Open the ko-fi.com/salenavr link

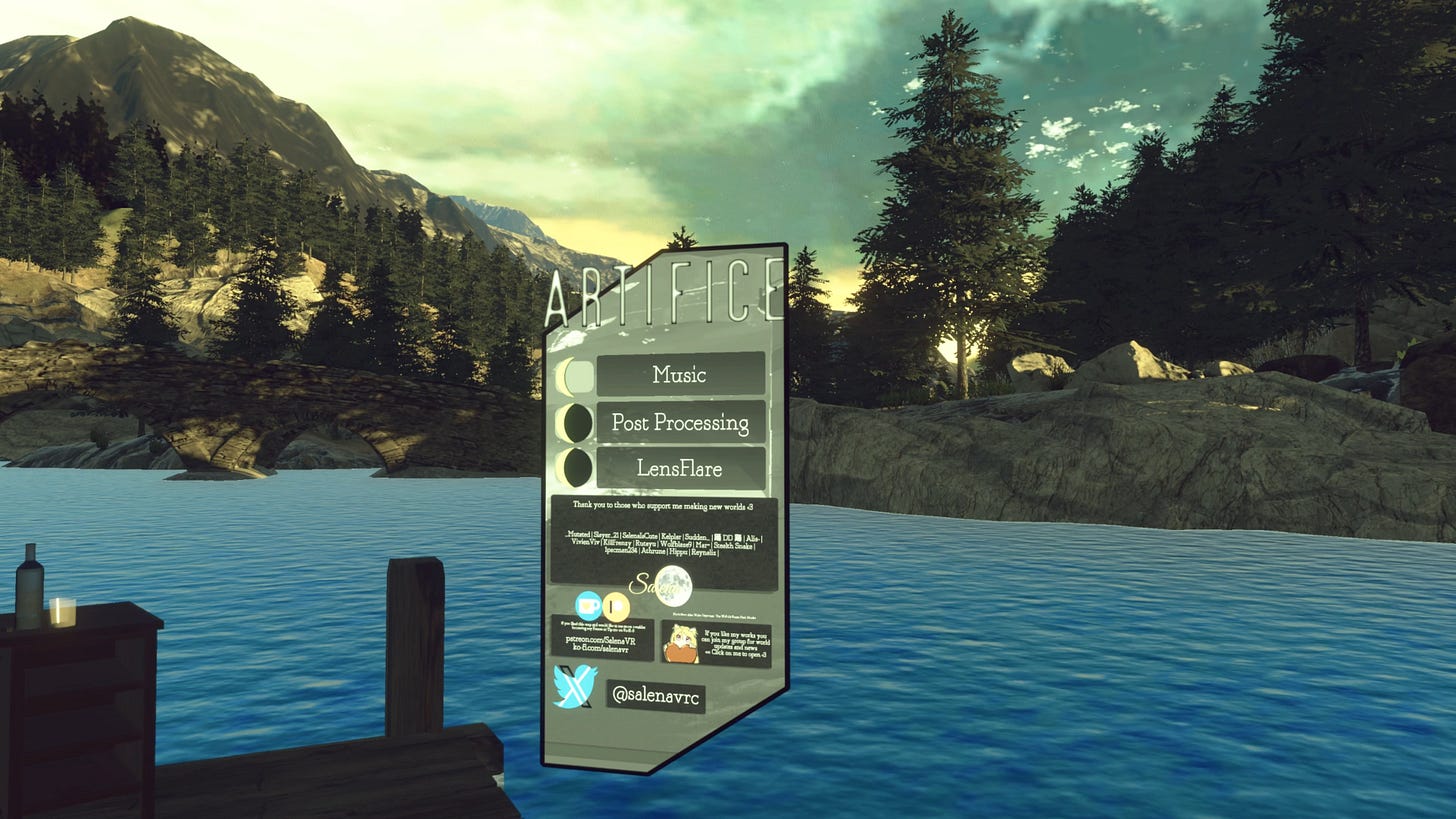coord(600,650)
